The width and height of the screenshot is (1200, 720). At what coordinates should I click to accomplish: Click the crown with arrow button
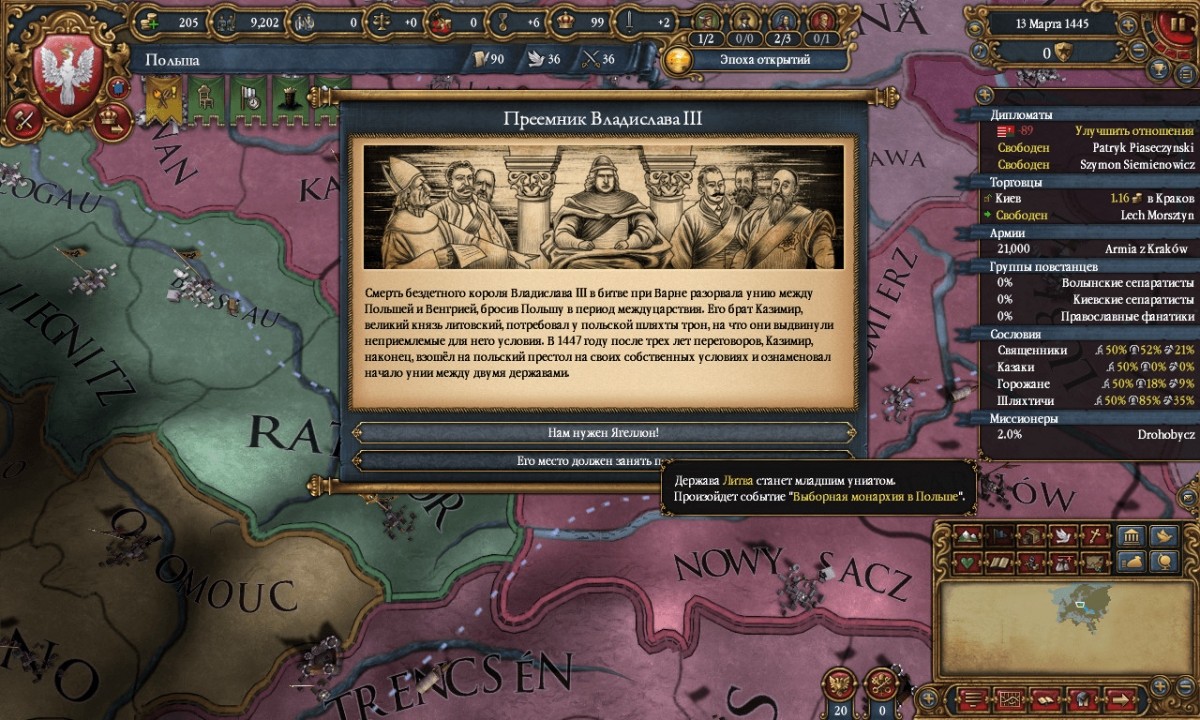111,121
